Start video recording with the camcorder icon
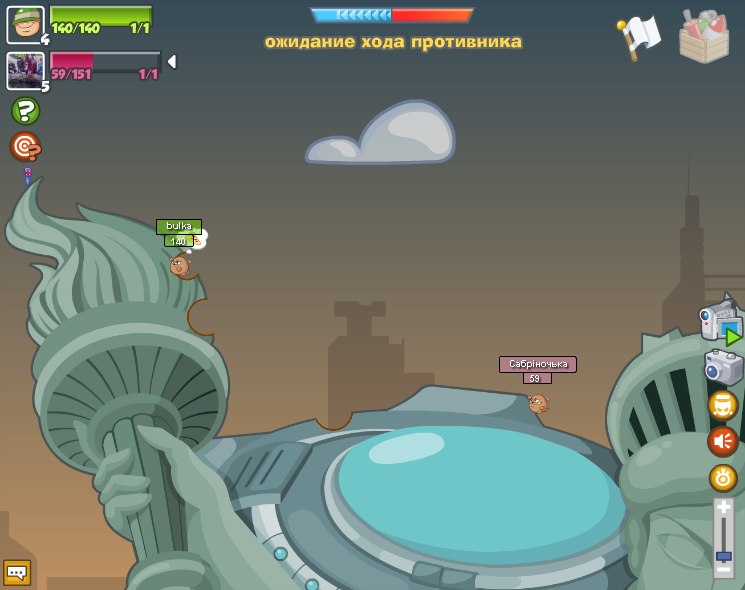The image size is (745, 590). click(719, 322)
